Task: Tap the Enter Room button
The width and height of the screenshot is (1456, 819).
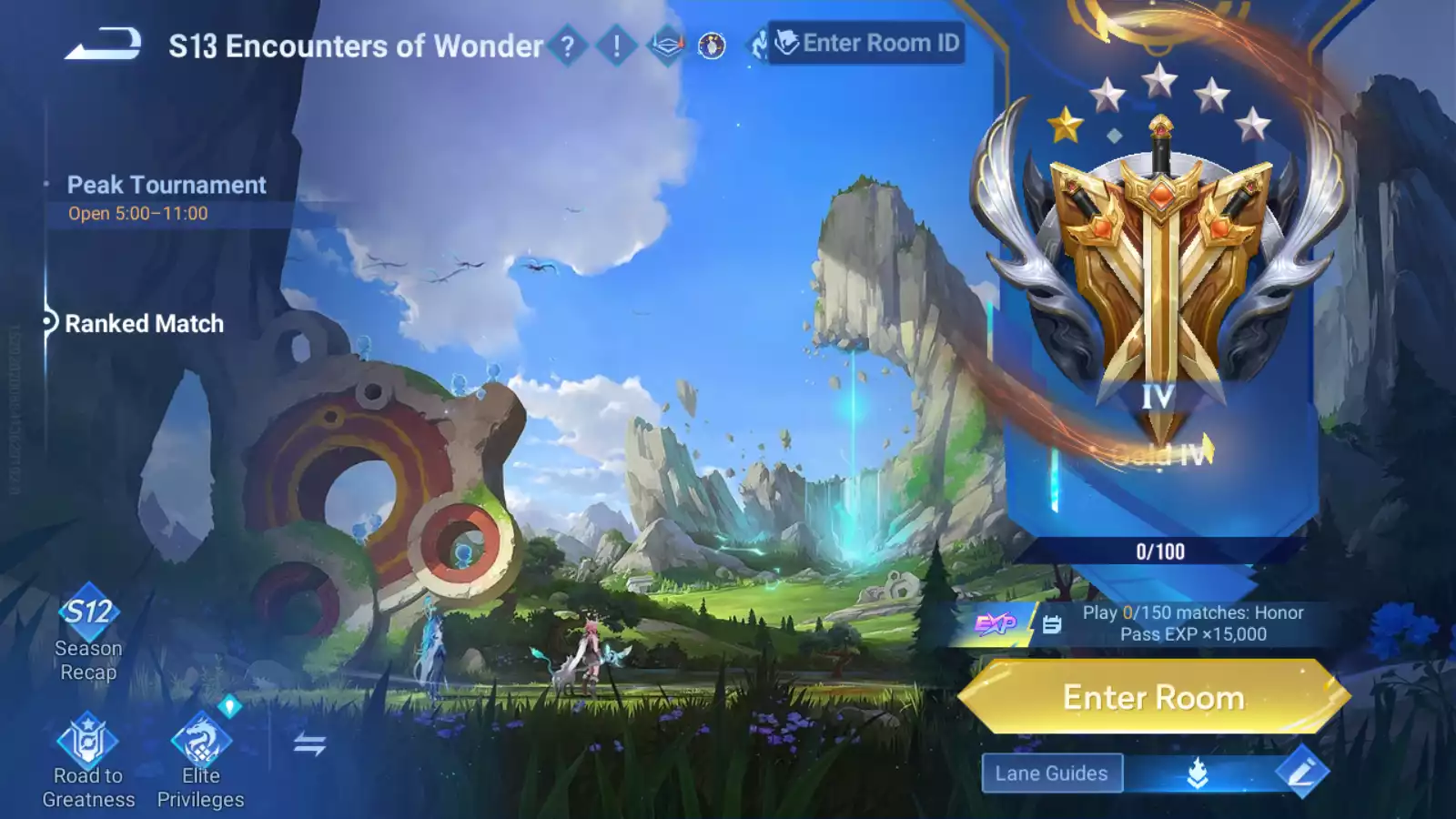Action: point(1153,698)
